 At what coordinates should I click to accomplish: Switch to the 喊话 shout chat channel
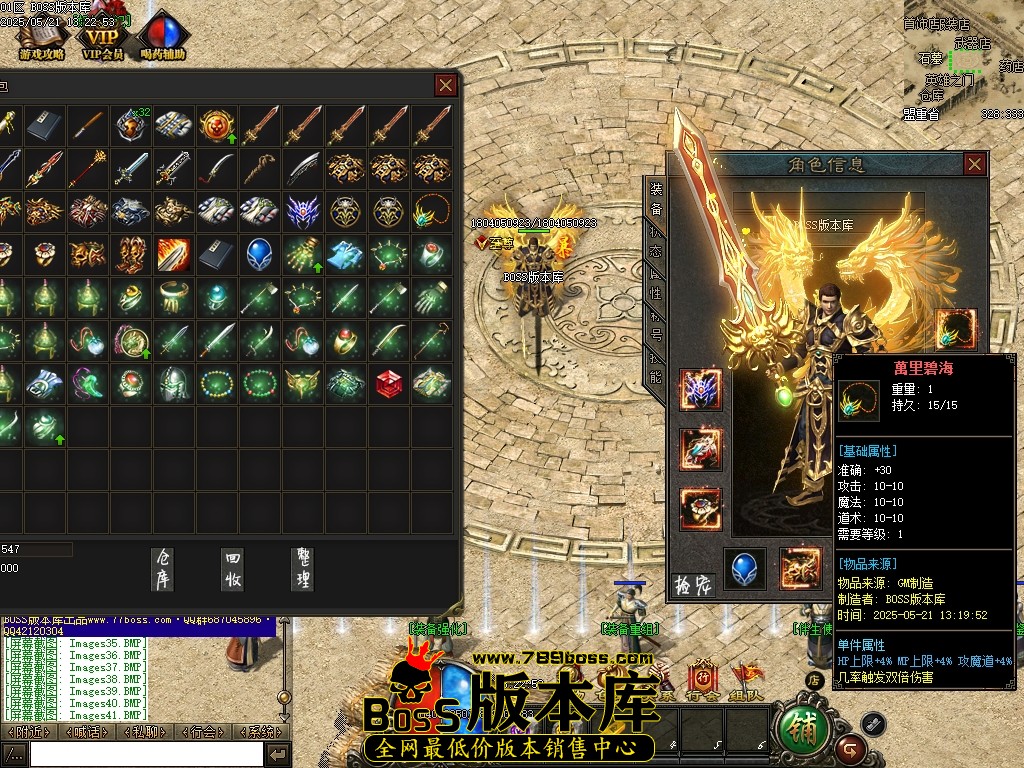(x=87, y=732)
